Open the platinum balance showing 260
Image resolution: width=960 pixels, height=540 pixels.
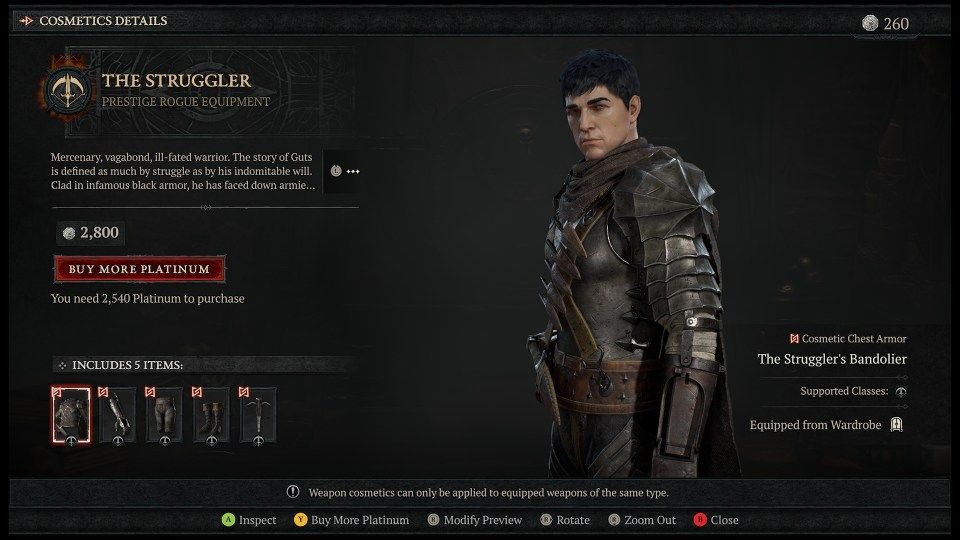[x=888, y=23]
